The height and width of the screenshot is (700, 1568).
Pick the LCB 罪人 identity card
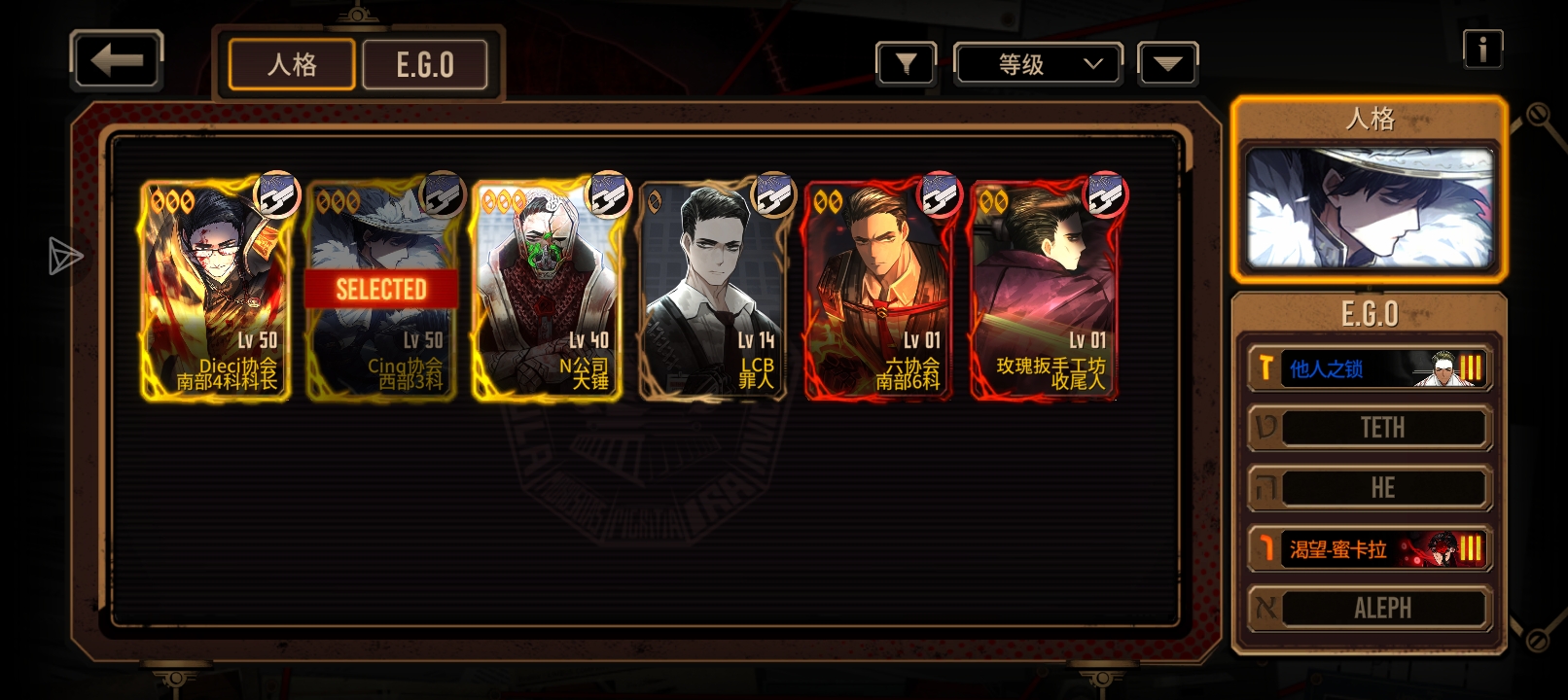pos(713,290)
